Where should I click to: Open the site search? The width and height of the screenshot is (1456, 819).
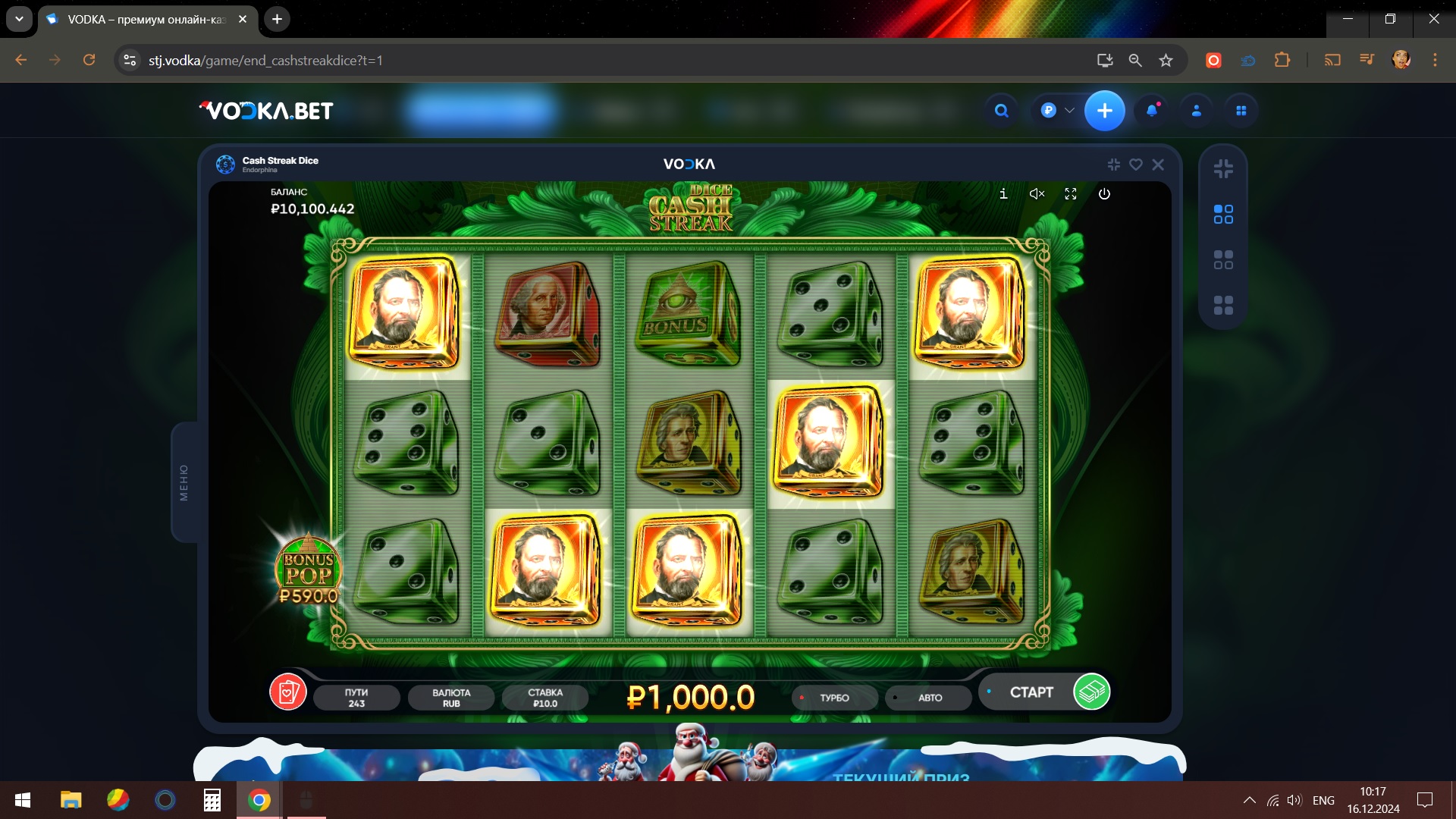point(1002,111)
